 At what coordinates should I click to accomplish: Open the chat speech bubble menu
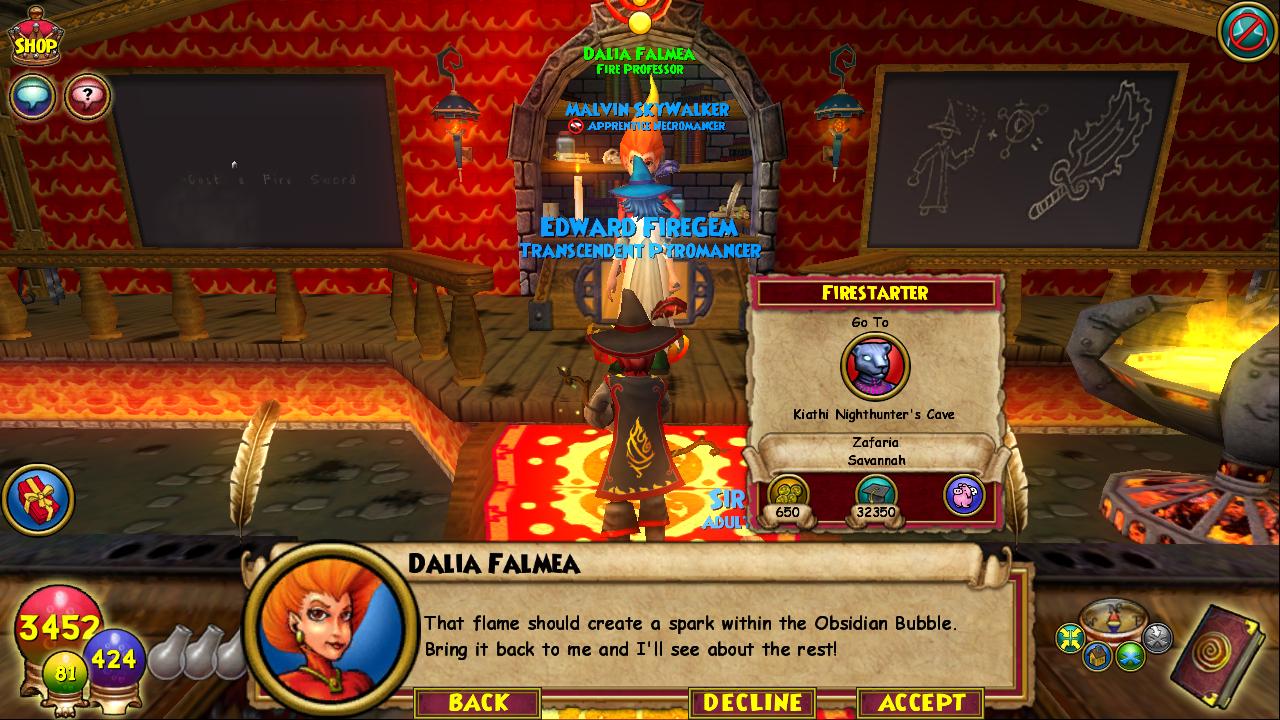coord(32,97)
